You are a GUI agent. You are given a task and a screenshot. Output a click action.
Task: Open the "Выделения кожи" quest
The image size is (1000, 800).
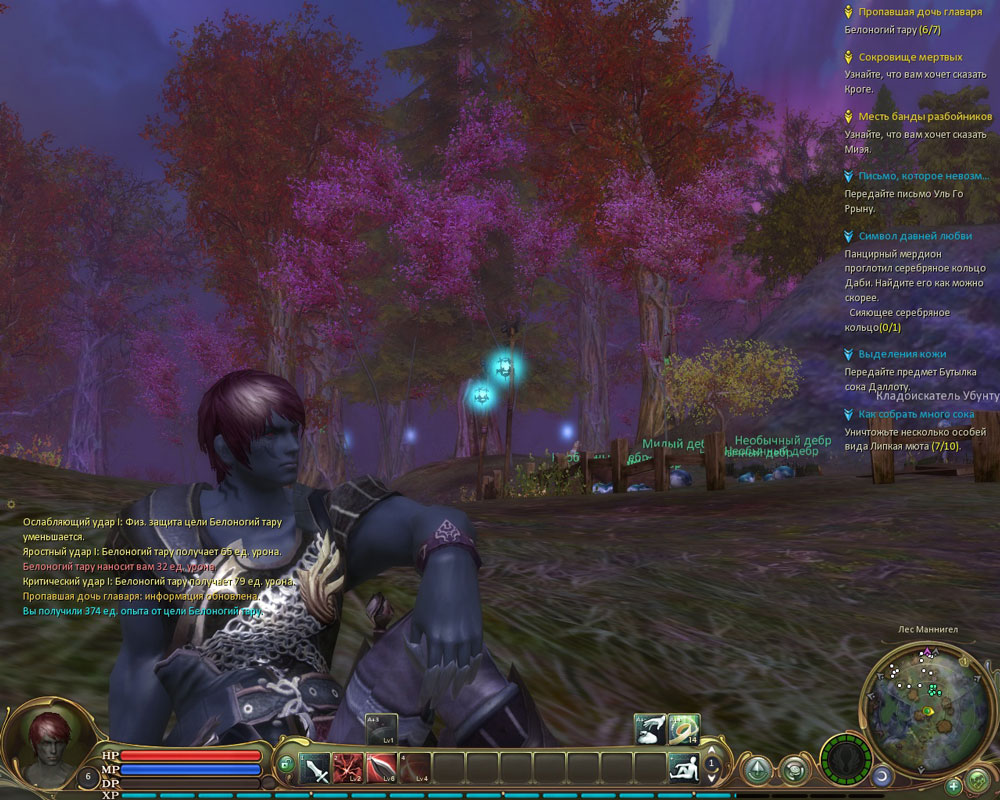(901, 354)
